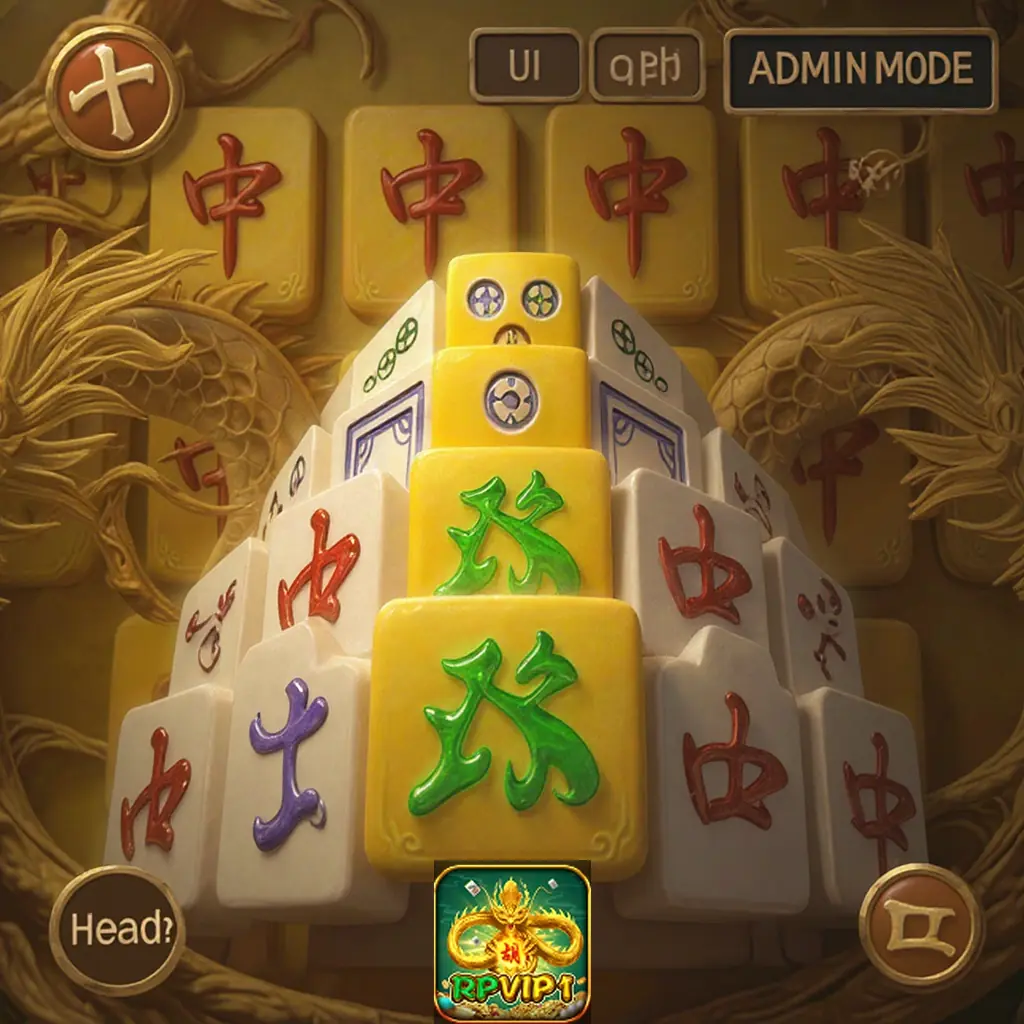This screenshot has width=1024, height=1024.
Task: Open the round Head? button
Action: click(116, 930)
